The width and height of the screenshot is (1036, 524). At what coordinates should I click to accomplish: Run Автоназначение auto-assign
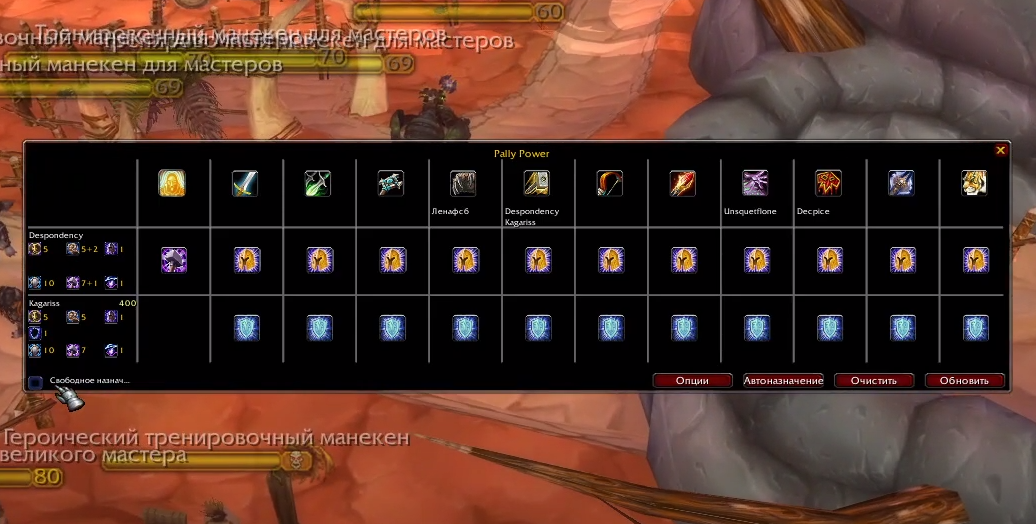(x=783, y=380)
